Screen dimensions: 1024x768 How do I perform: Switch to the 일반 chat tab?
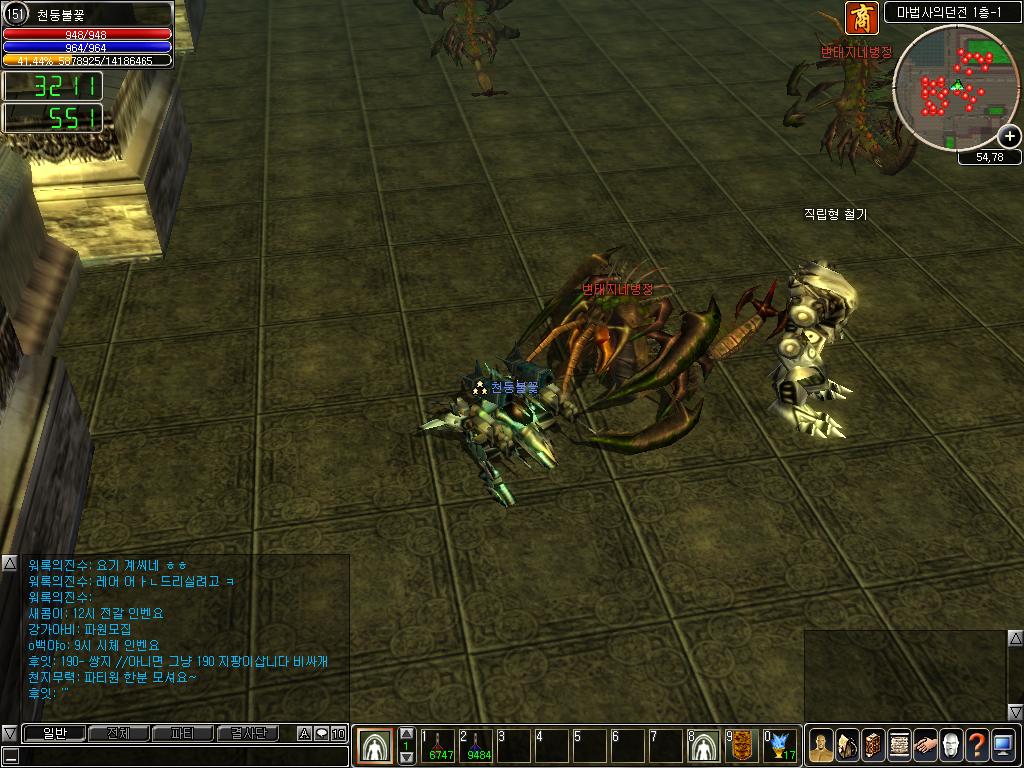55,734
